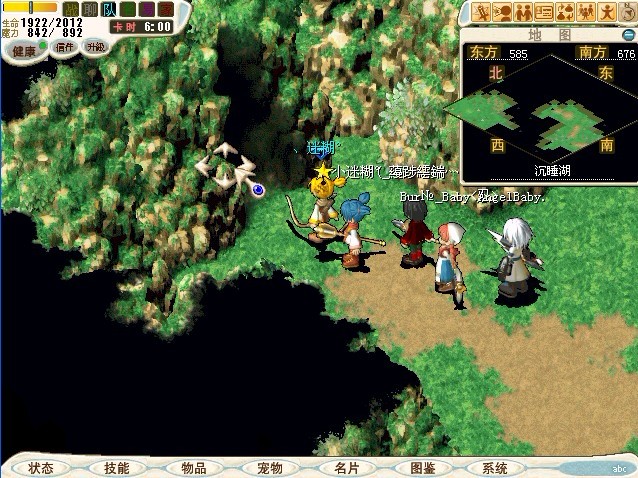
Task: Minimize the 地图 map panel
Action: click(628, 34)
